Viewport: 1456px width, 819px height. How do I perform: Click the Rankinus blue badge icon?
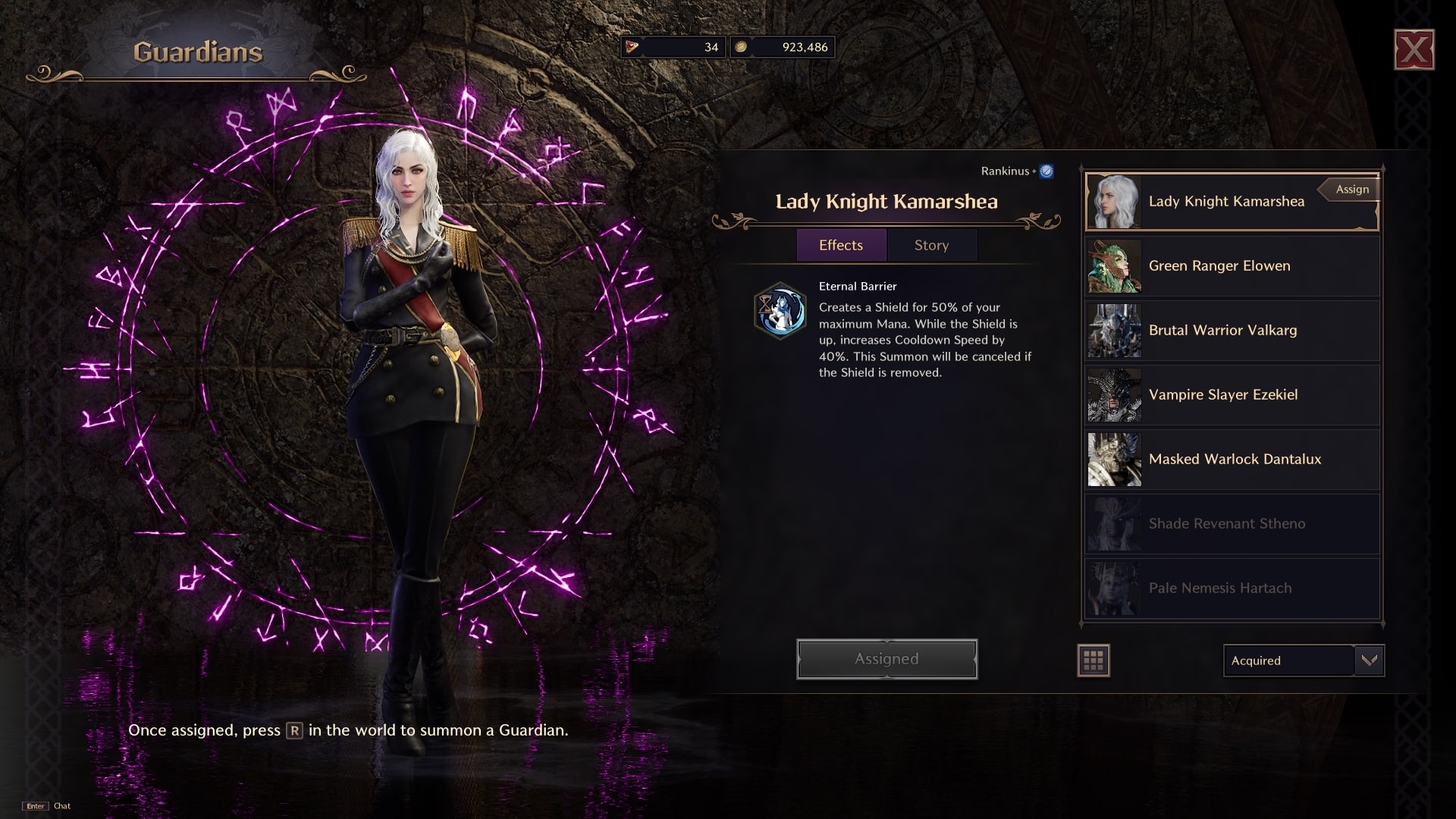click(1046, 171)
